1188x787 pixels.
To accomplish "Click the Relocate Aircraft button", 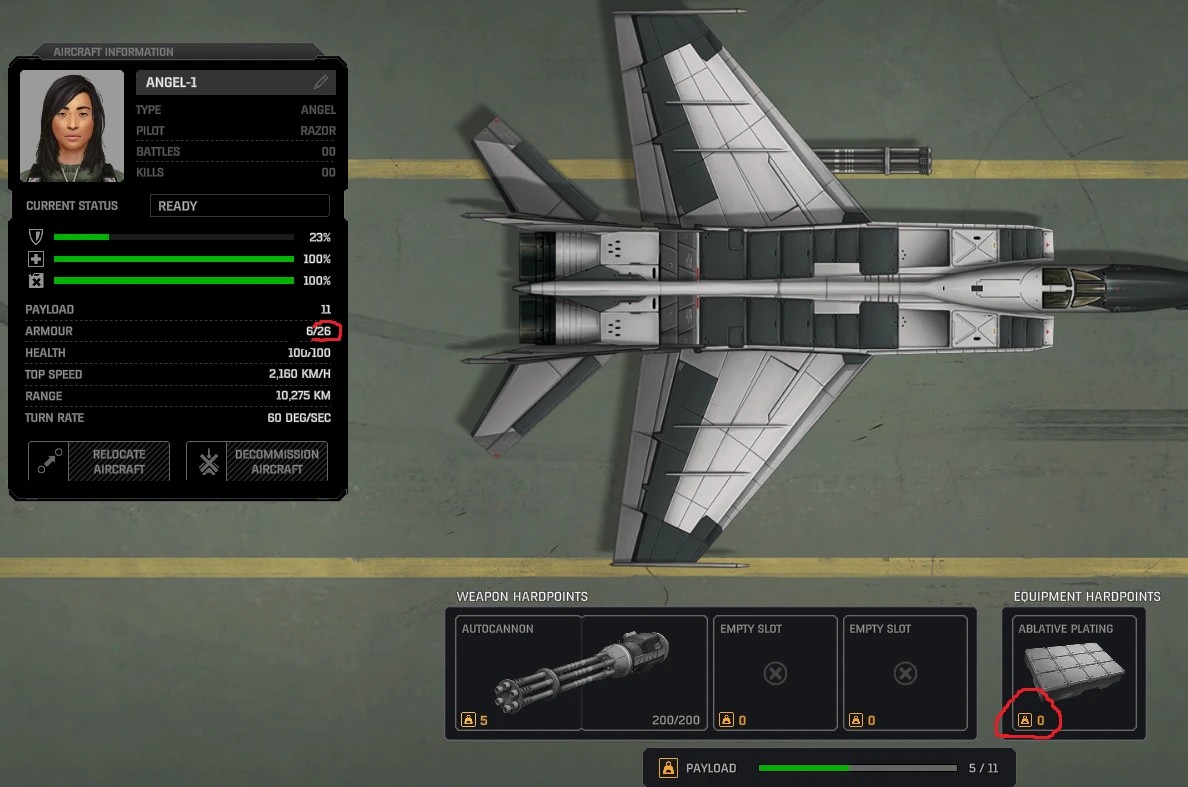I will click(99, 462).
